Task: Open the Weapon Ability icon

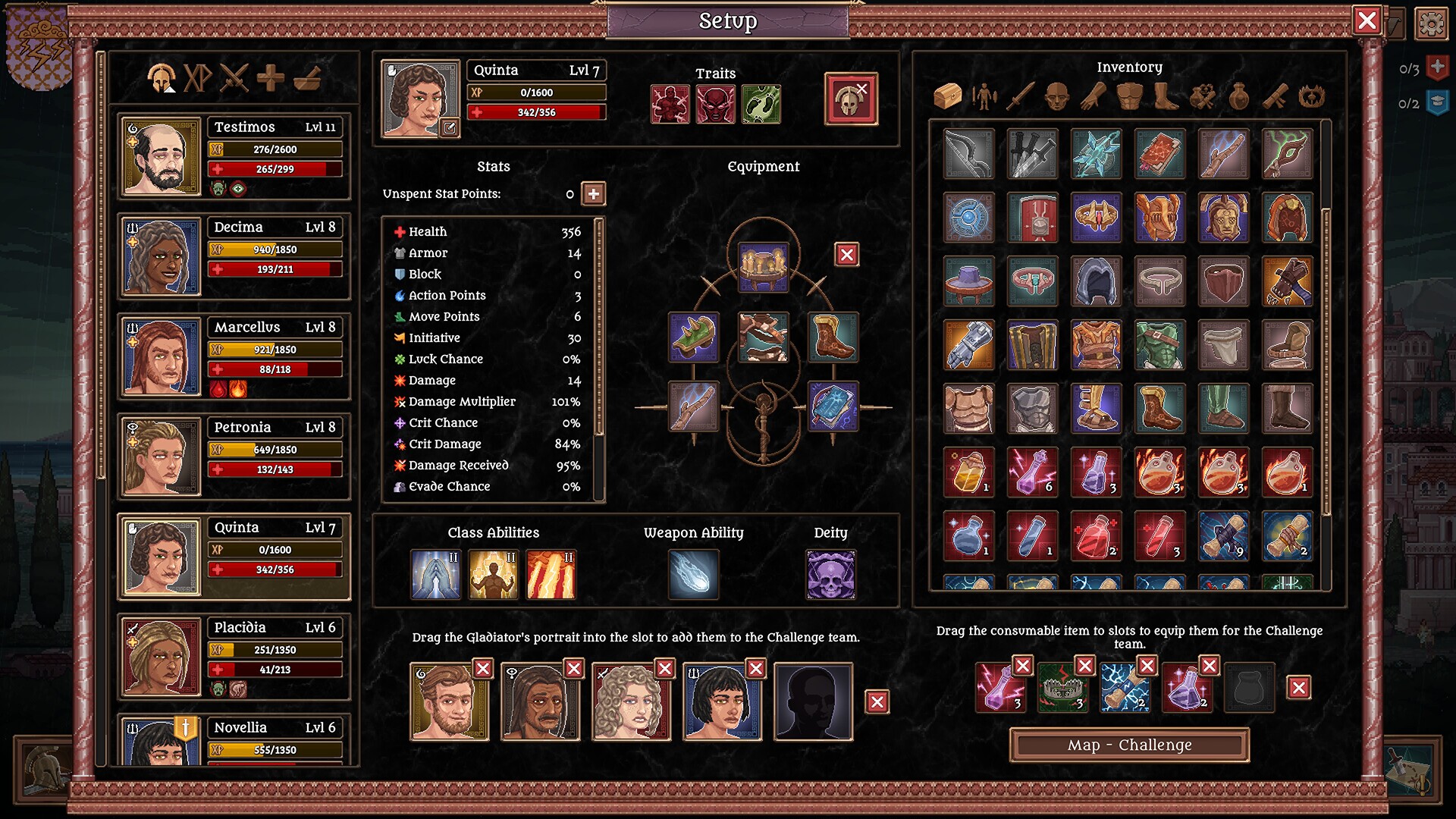Action: pyautogui.click(x=692, y=574)
